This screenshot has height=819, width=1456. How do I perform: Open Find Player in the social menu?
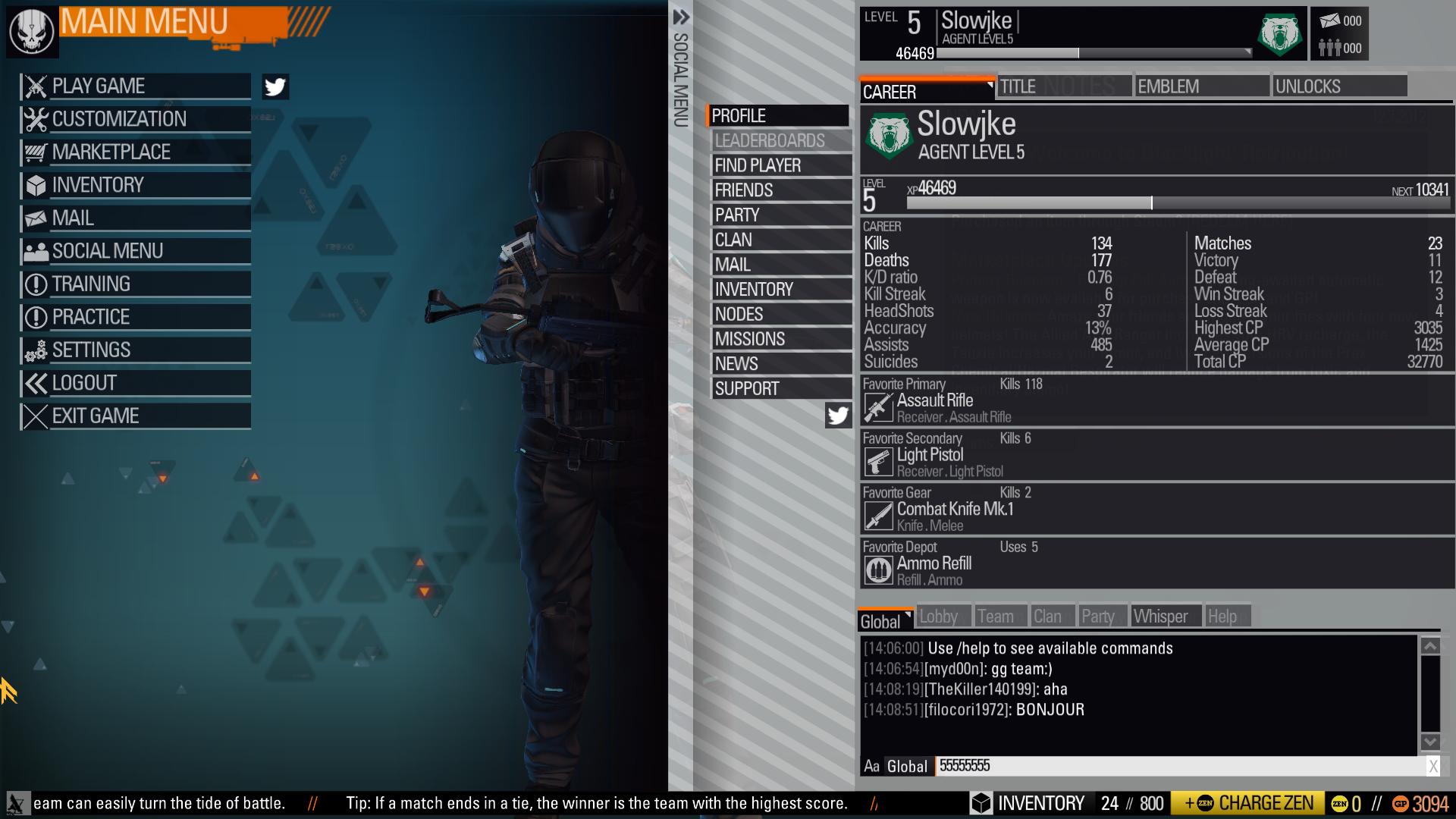pyautogui.click(x=780, y=165)
